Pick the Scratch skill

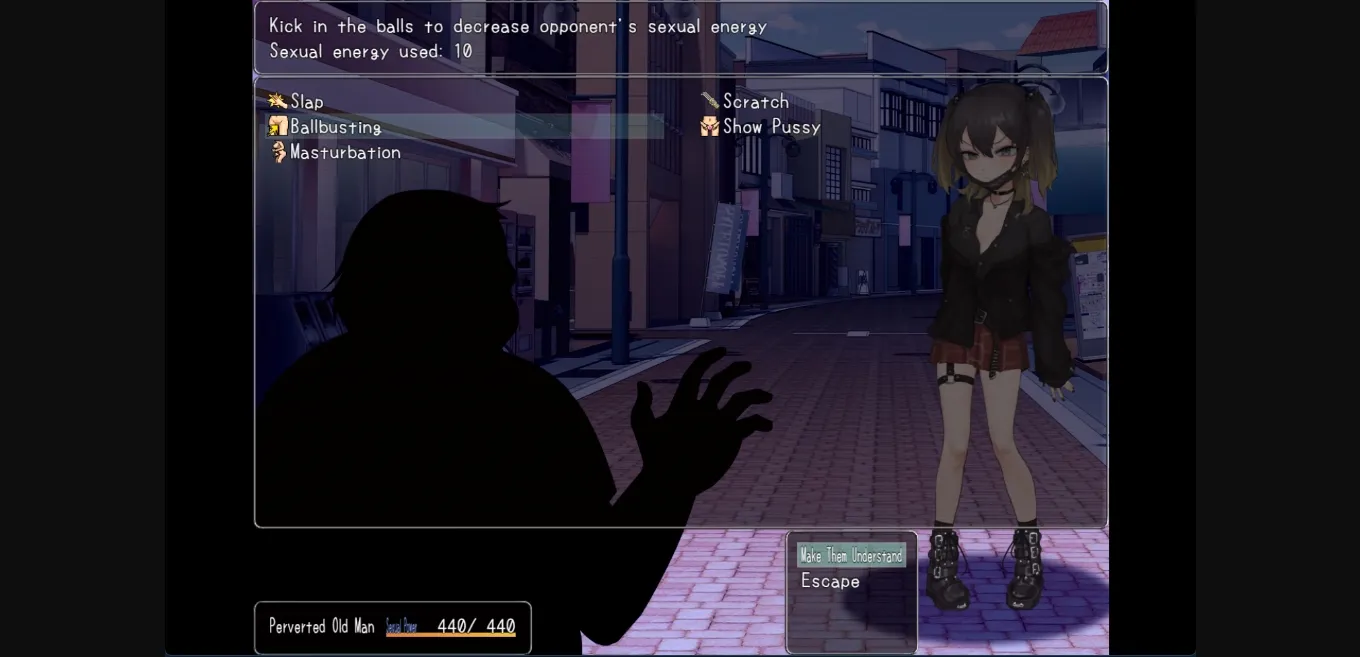(755, 101)
